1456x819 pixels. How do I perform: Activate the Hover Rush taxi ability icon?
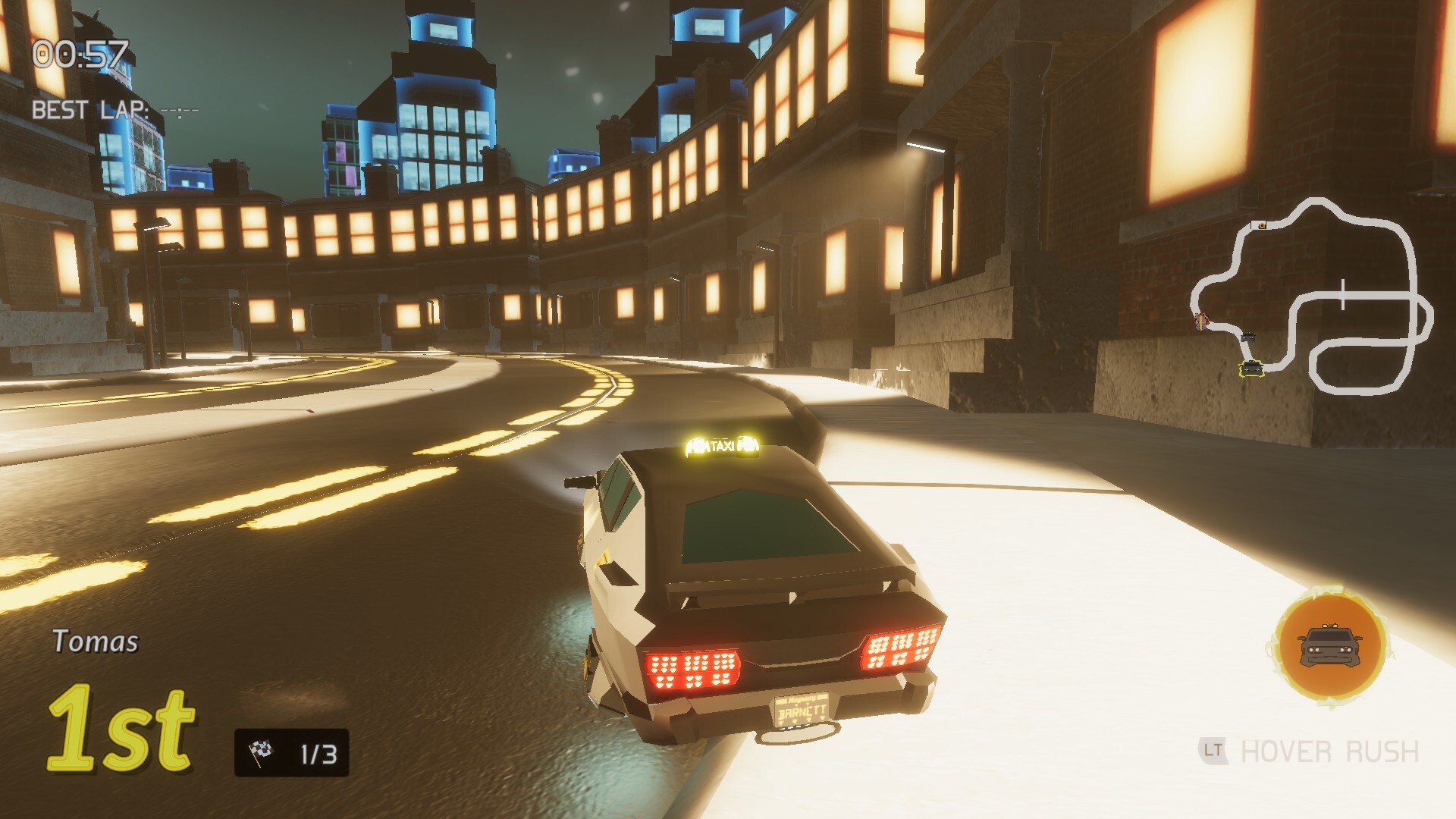pos(1330,645)
